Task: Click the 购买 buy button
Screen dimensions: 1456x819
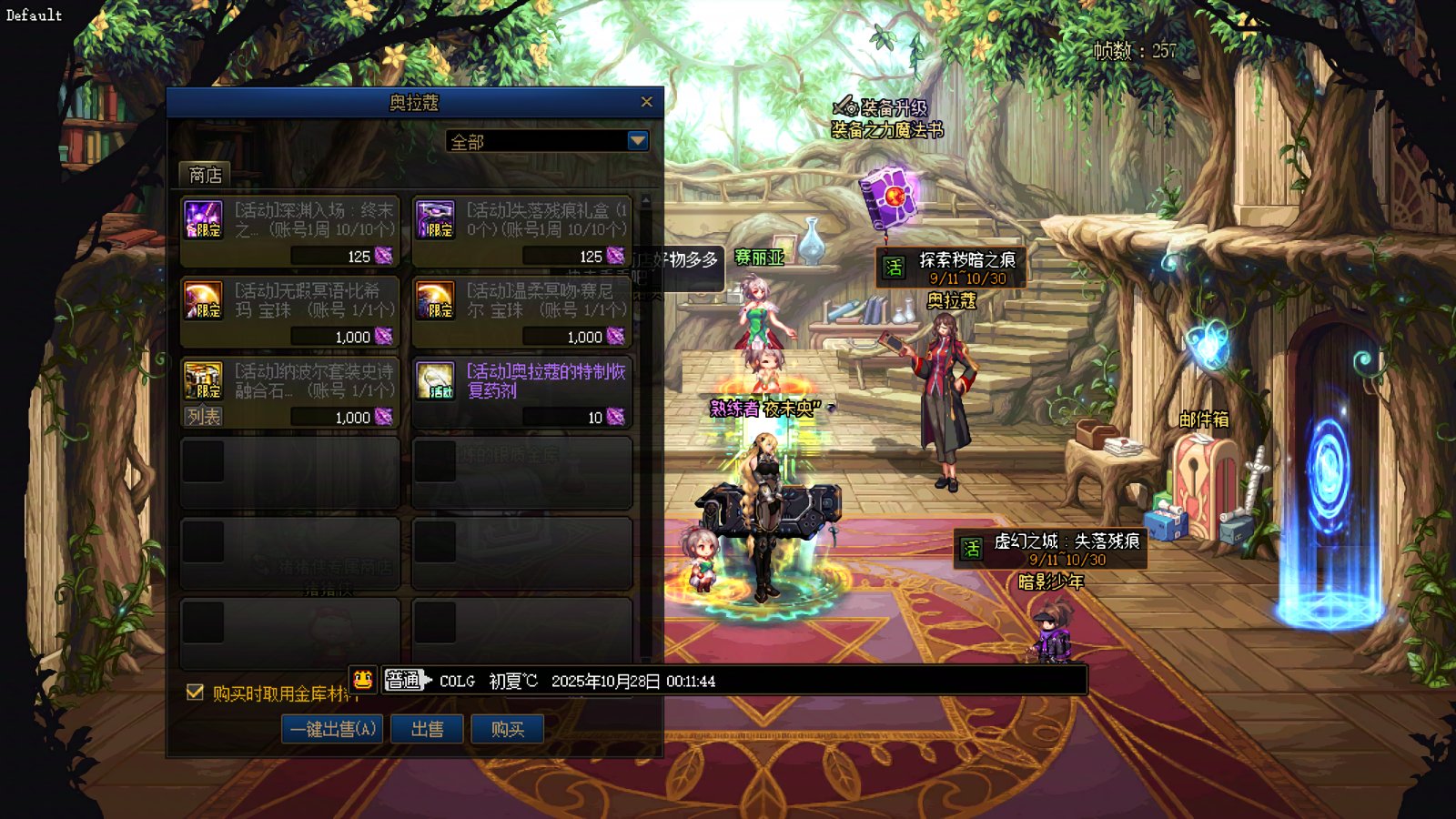Action: (x=507, y=729)
